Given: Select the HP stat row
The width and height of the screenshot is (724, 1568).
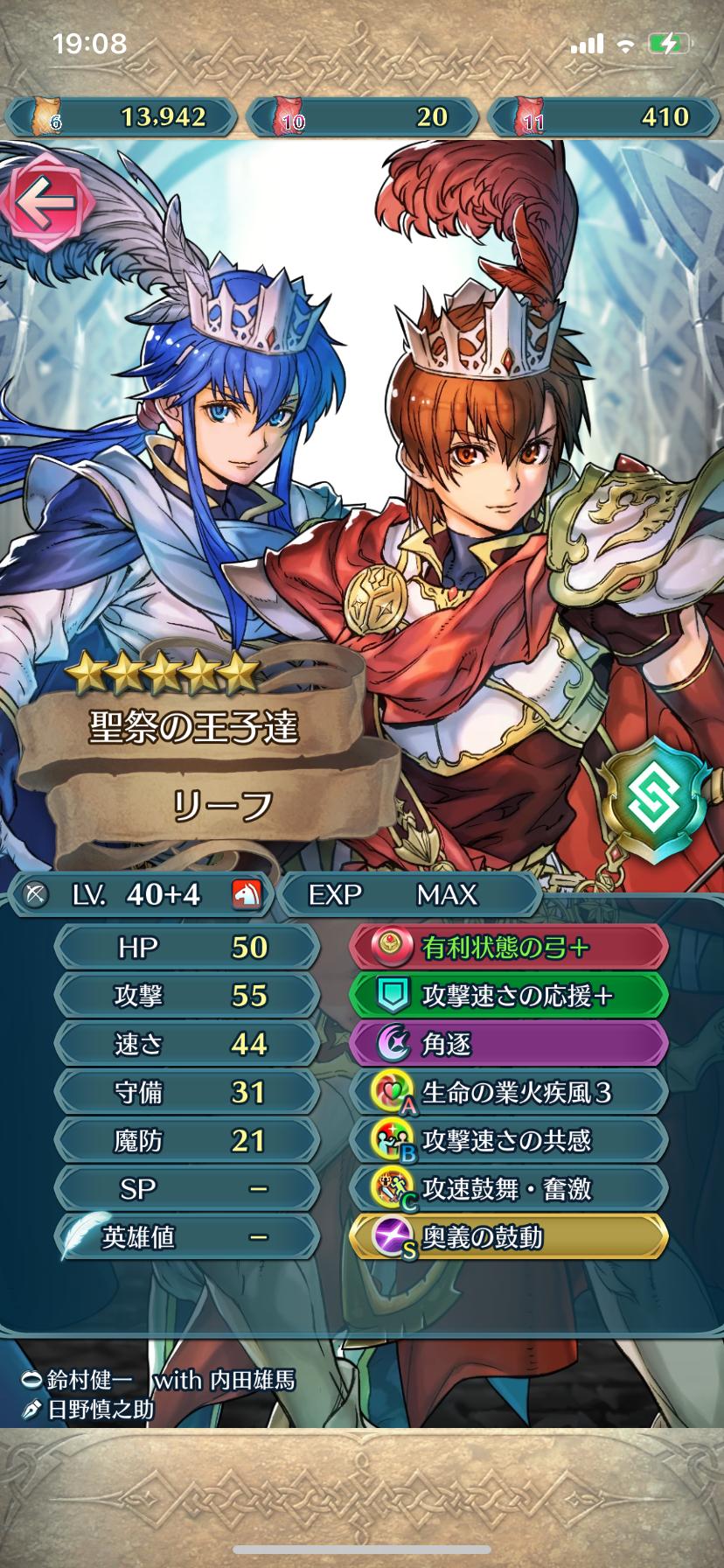Looking at the screenshot, I should click(x=186, y=948).
